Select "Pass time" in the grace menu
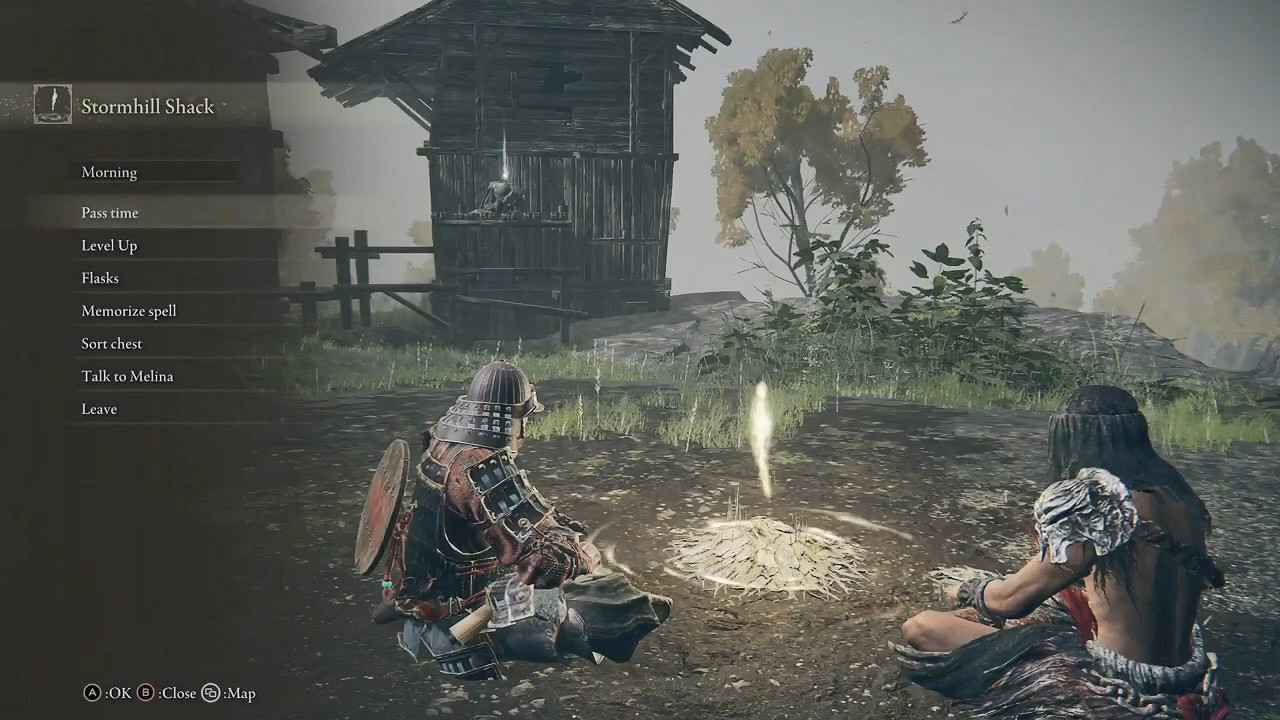This screenshot has width=1280, height=720. [x=110, y=212]
